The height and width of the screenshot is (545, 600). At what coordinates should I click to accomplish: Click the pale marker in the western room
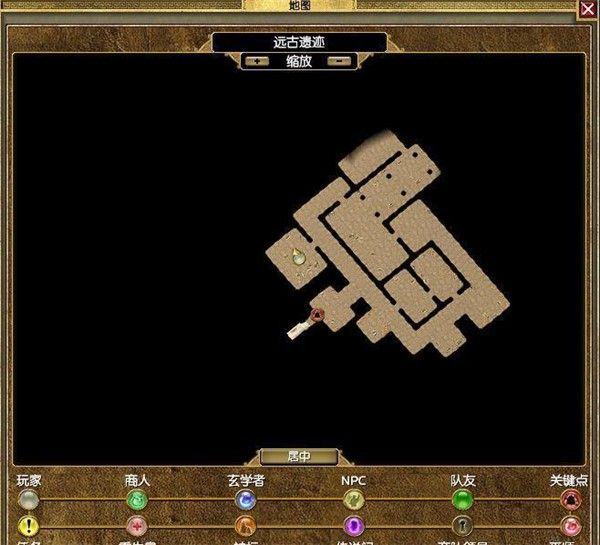tap(298, 258)
